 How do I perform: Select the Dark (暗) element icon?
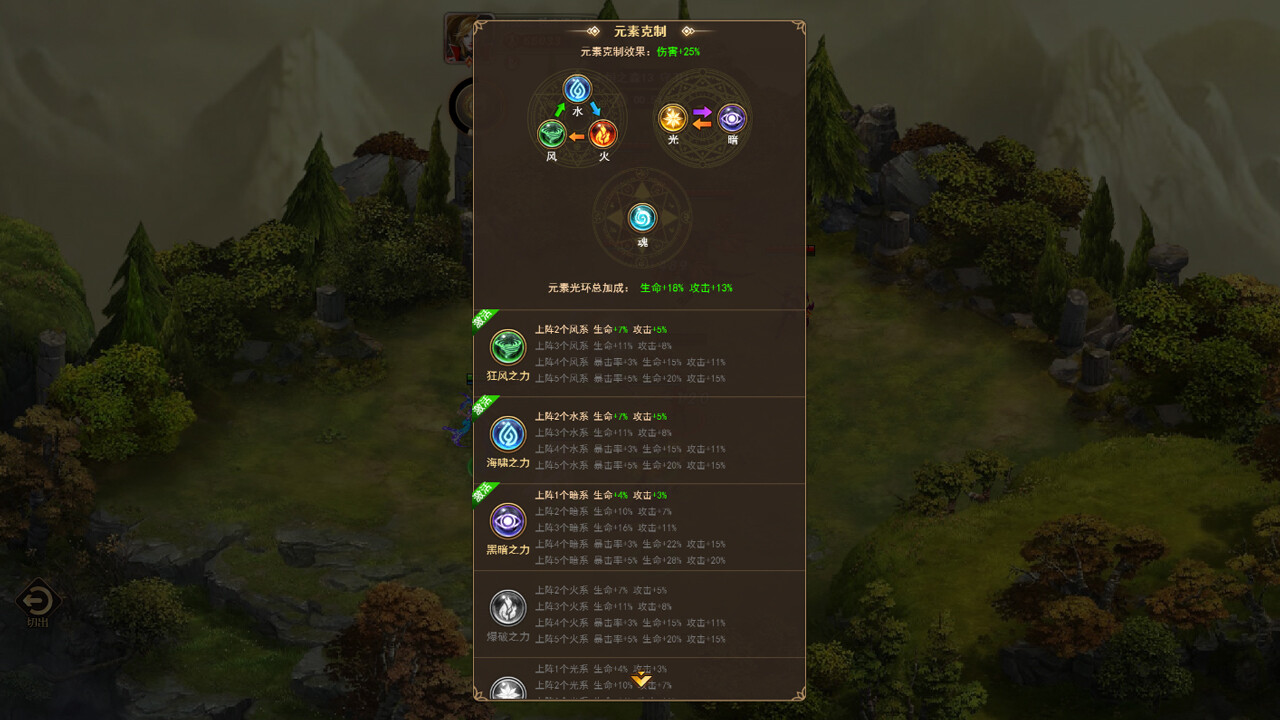coord(731,119)
